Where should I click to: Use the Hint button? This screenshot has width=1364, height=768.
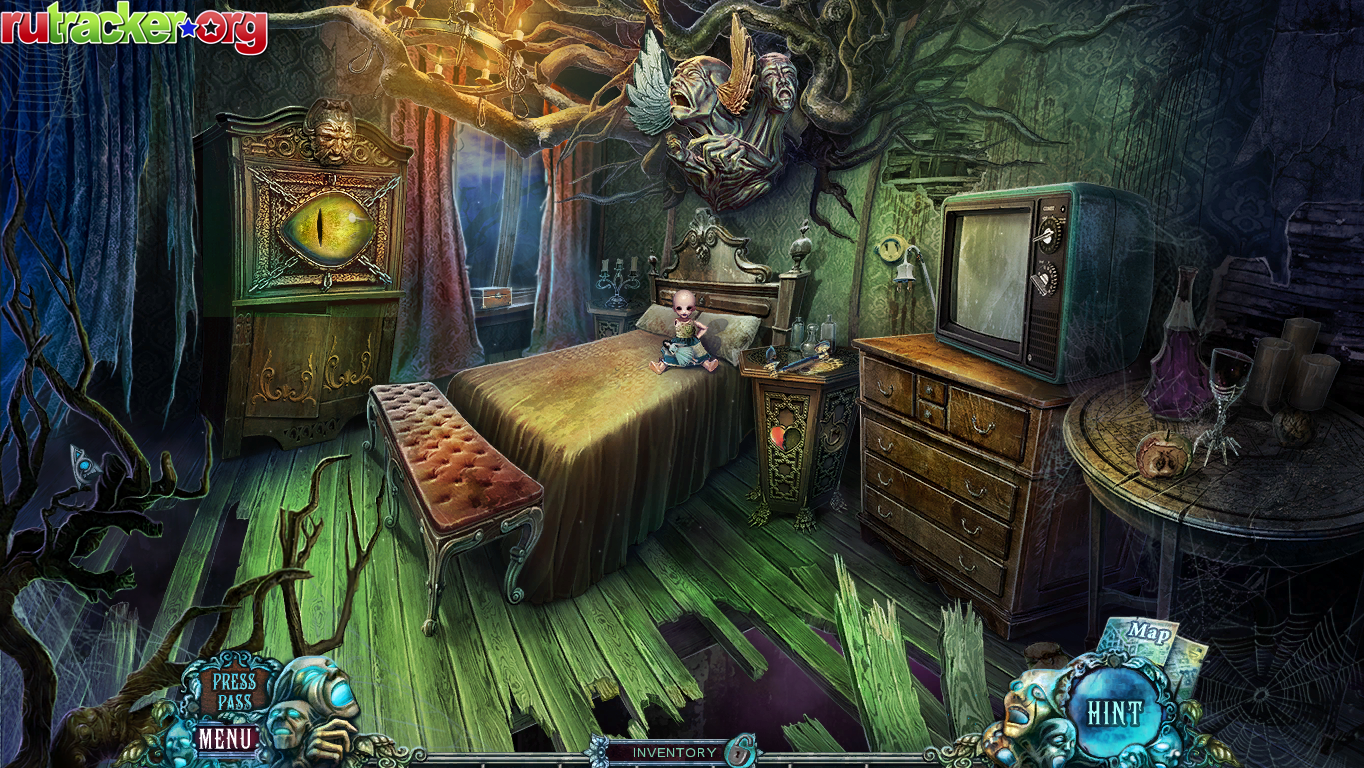(1114, 713)
